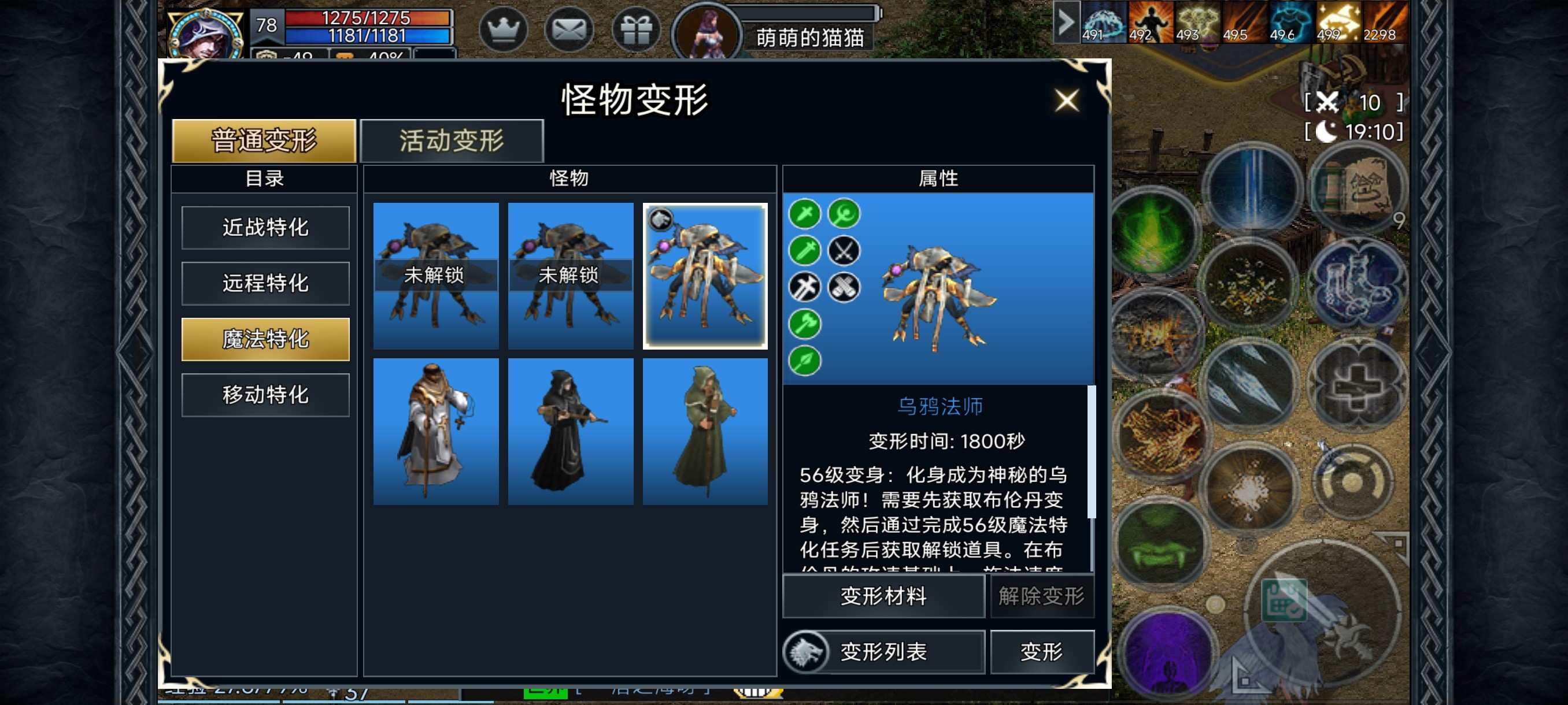Open the 变形列表 list
The width and height of the screenshot is (1568, 705).
883,652
